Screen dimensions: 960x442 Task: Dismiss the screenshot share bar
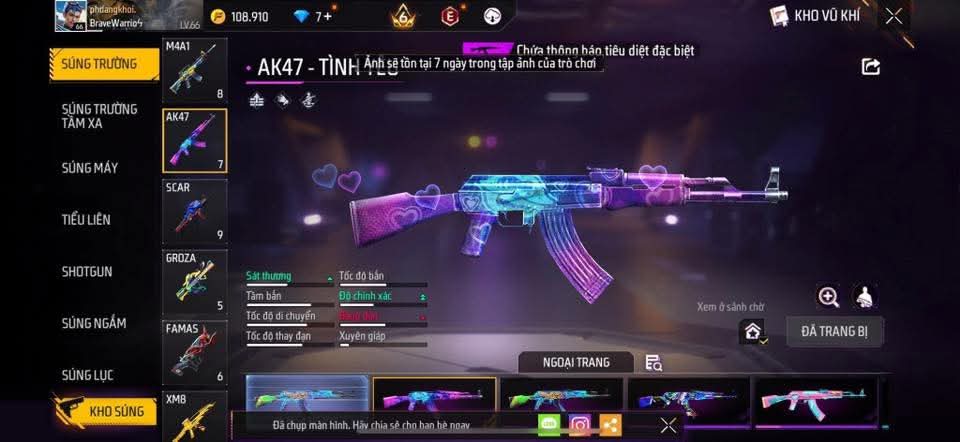click(x=668, y=425)
